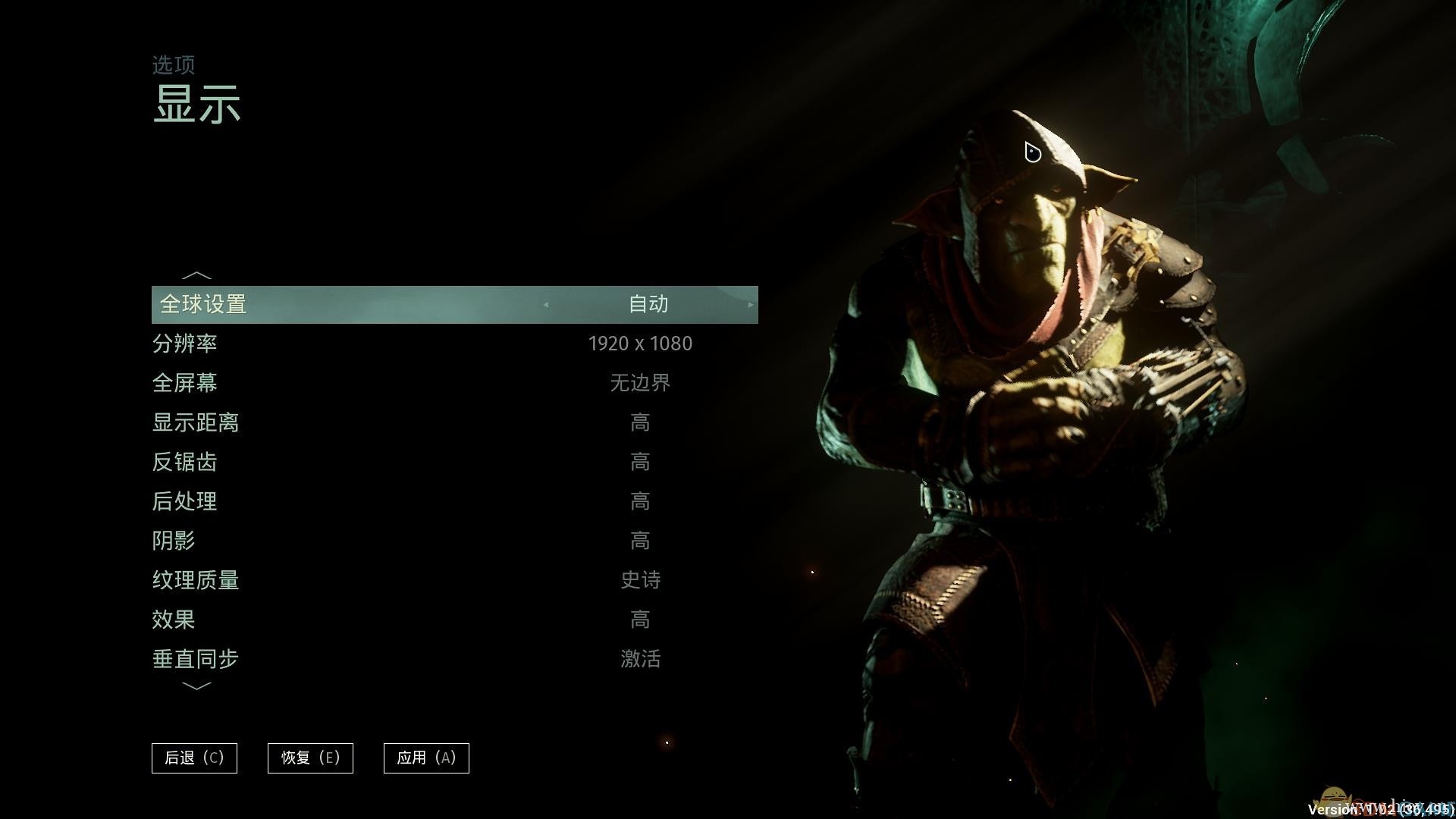Go back with the 后退 button
Viewport: 1456px width, 819px height.
(x=194, y=758)
